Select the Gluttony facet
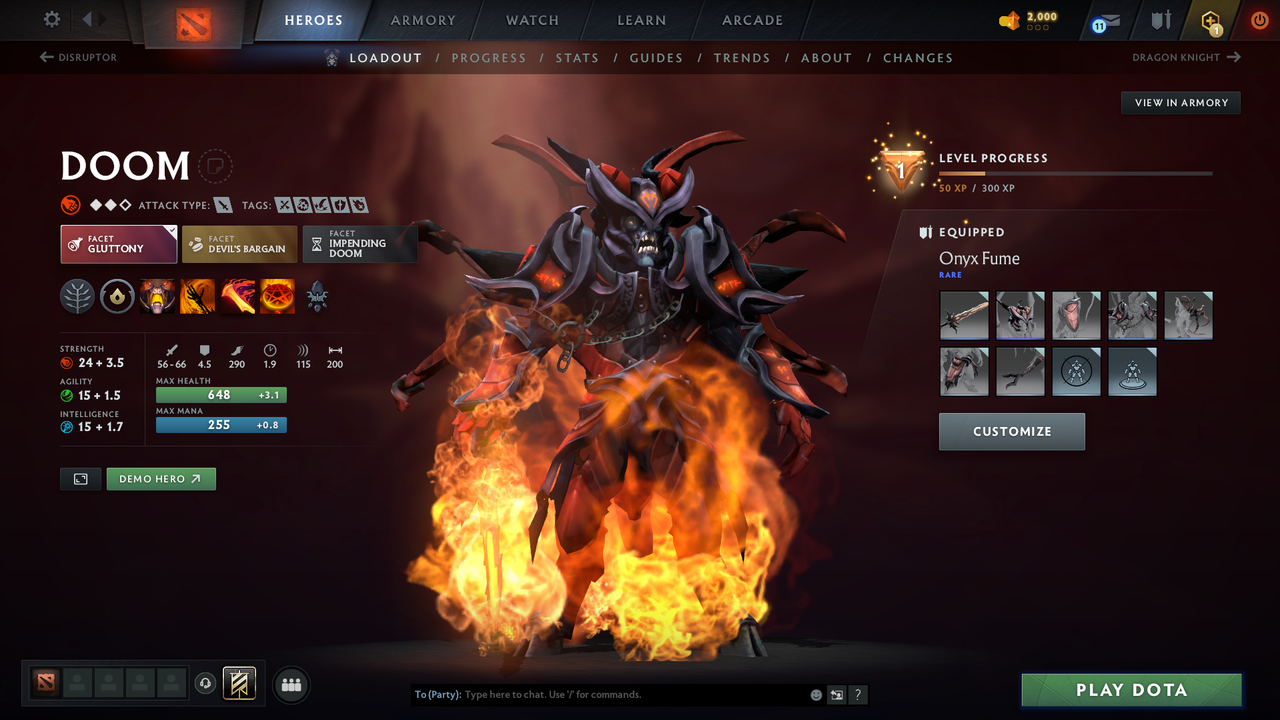This screenshot has width=1280, height=720. coord(118,244)
